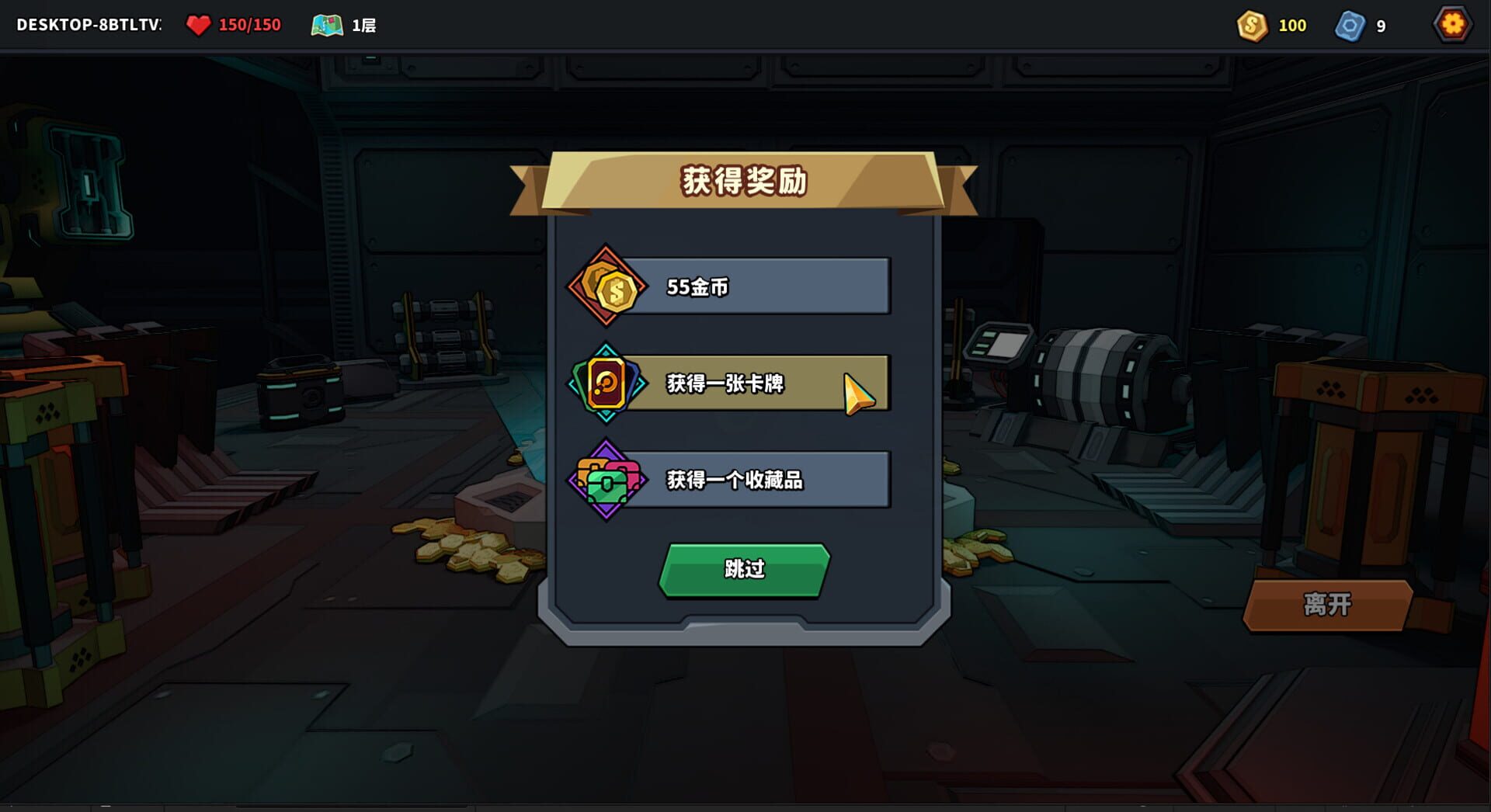Click the treasure chest emblem for the collectible reward
Image resolution: width=1491 pixels, height=812 pixels.
tap(609, 480)
